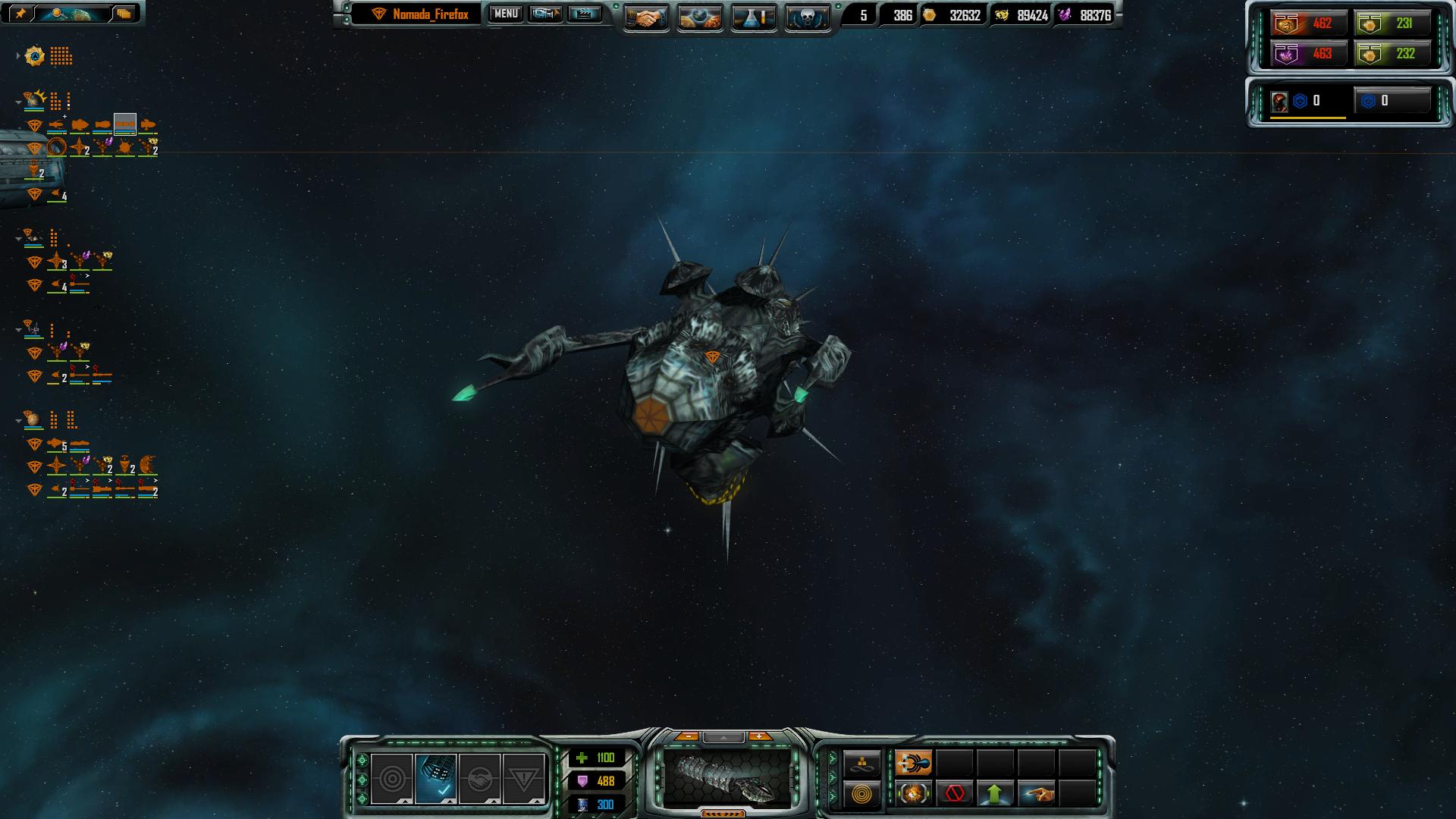Open the skull pirate bounty screen
The height and width of the screenshot is (819, 1456).
click(807, 17)
